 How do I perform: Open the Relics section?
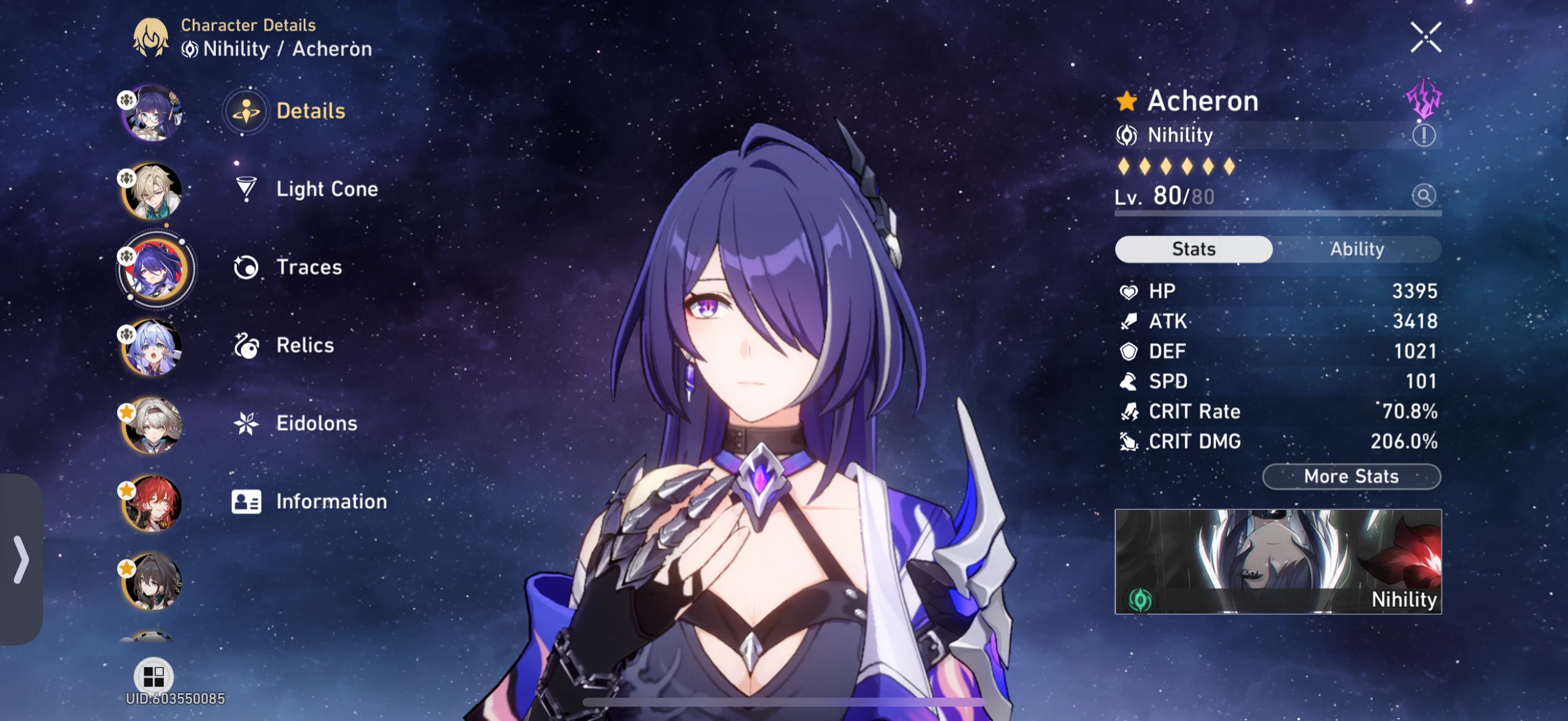304,345
